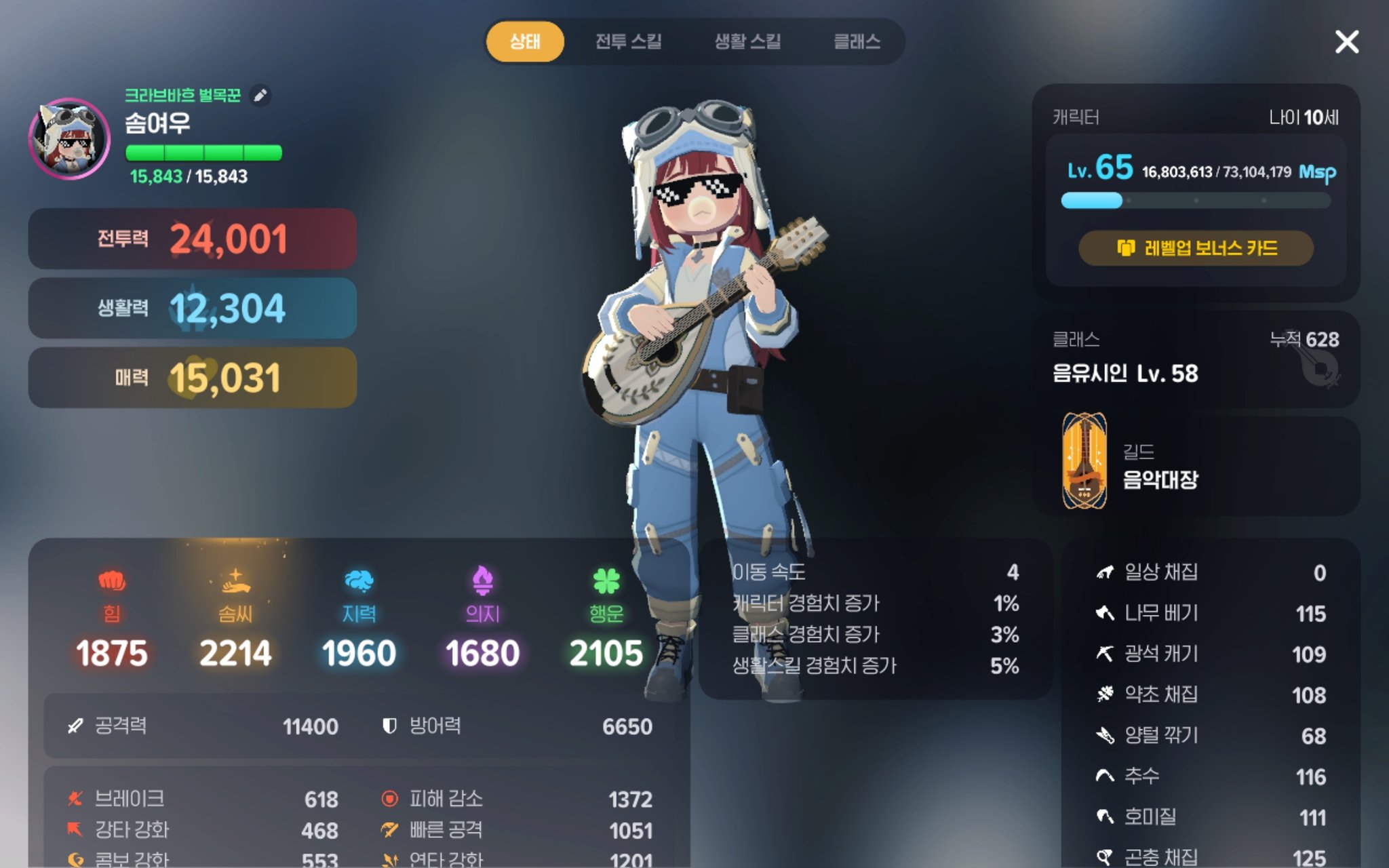
Task: Select the 매력 15,031 panel
Action: (x=193, y=378)
